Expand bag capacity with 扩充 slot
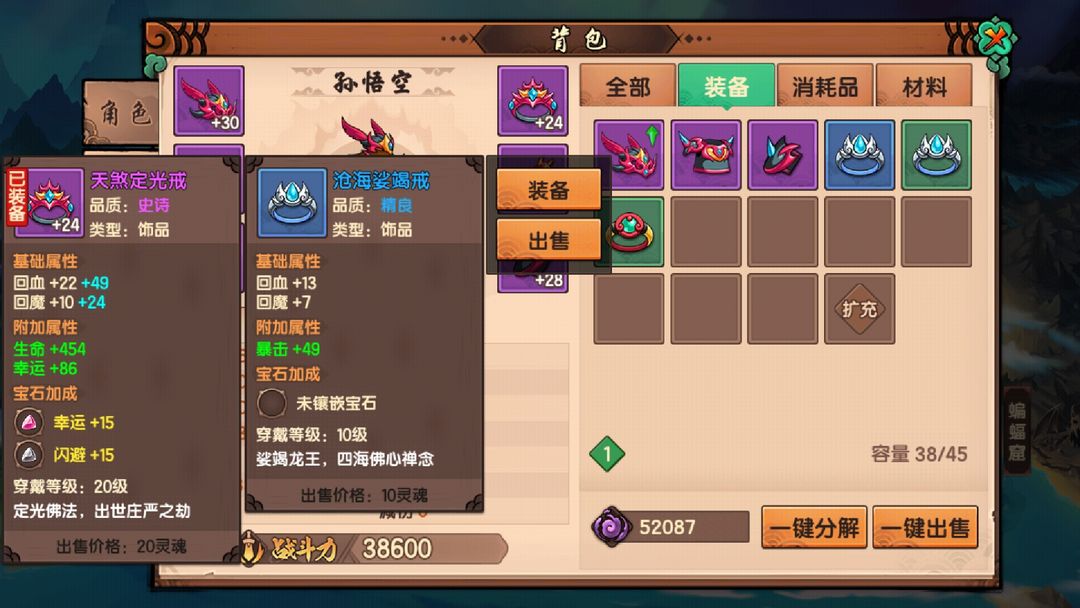Image resolution: width=1080 pixels, height=608 pixels. (859, 309)
